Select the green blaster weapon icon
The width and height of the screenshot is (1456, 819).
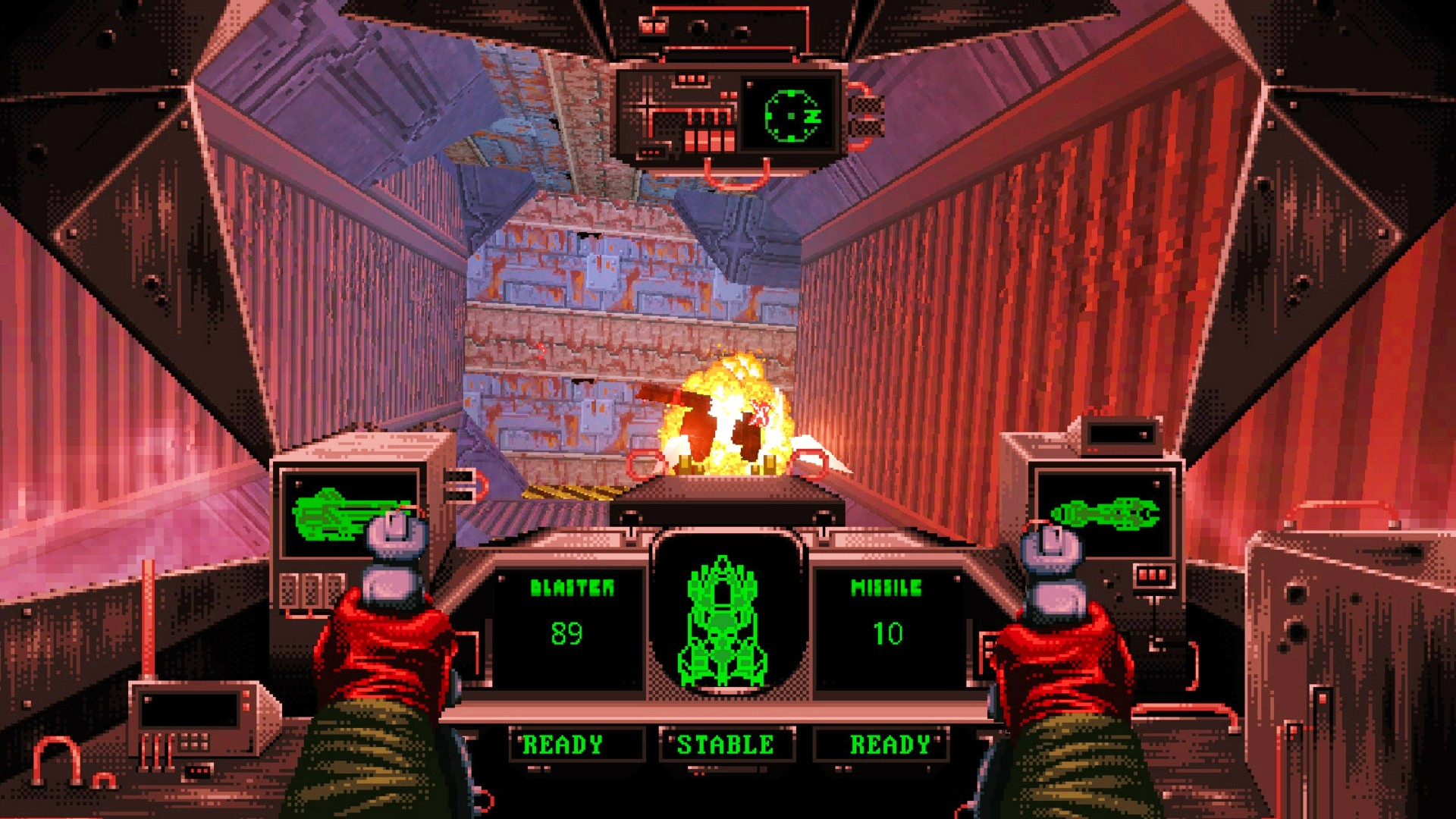coord(334,513)
